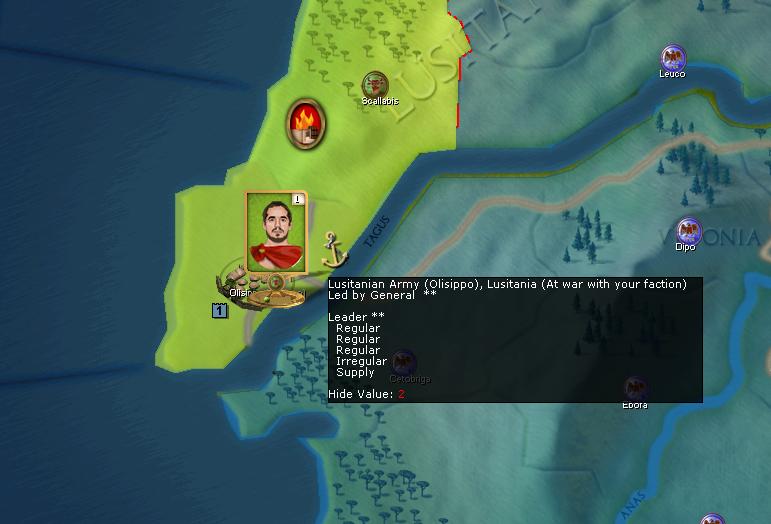
Task: Select the Scallabis town marker
Action: click(x=376, y=85)
